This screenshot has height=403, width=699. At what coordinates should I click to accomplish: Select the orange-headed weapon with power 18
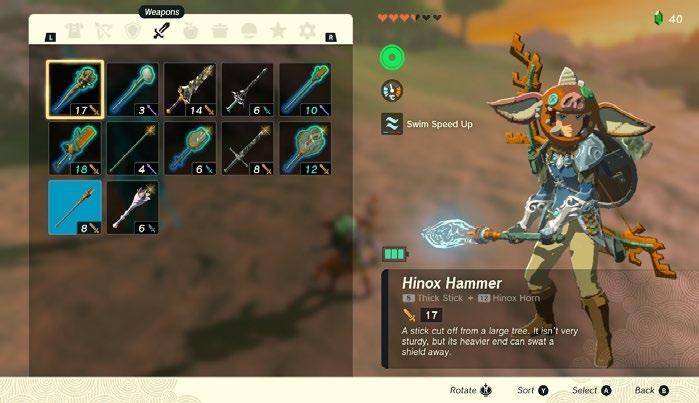tap(74, 148)
